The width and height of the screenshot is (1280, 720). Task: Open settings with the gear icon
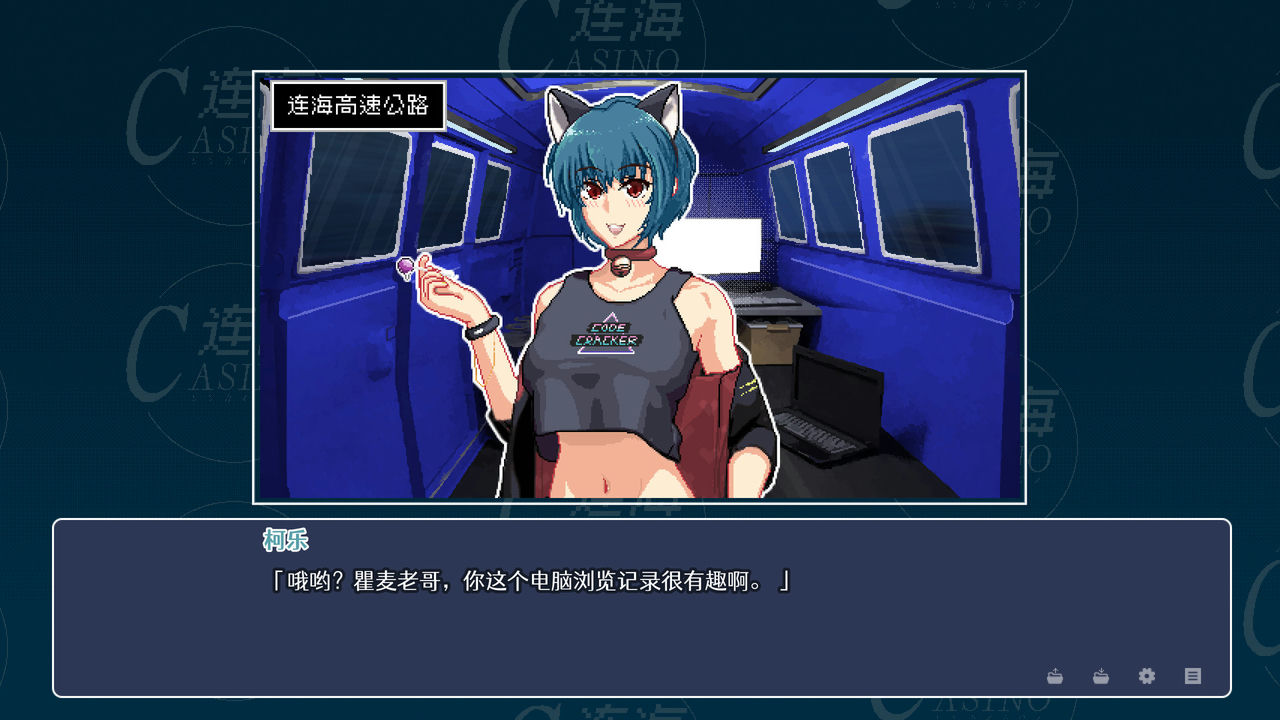point(1147,676)
